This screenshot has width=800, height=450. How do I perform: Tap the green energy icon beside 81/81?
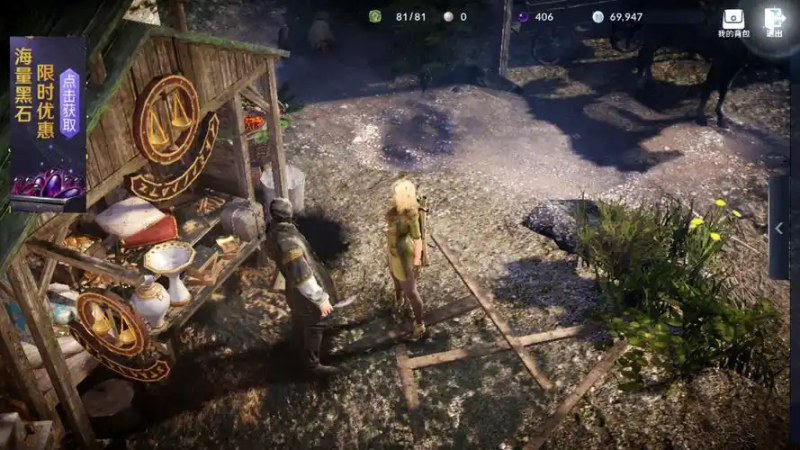pos(375,17)
